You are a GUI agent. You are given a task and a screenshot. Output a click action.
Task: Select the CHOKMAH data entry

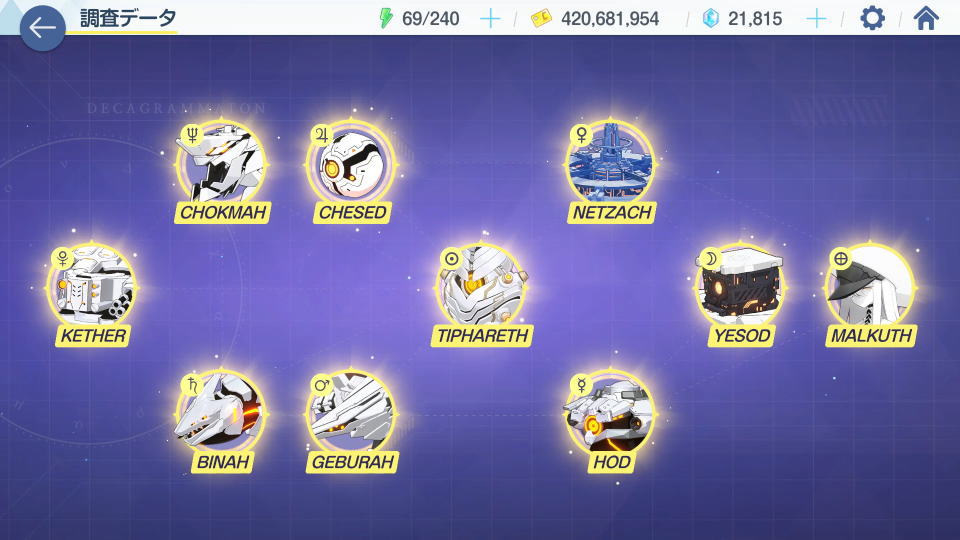coord(221,164)
